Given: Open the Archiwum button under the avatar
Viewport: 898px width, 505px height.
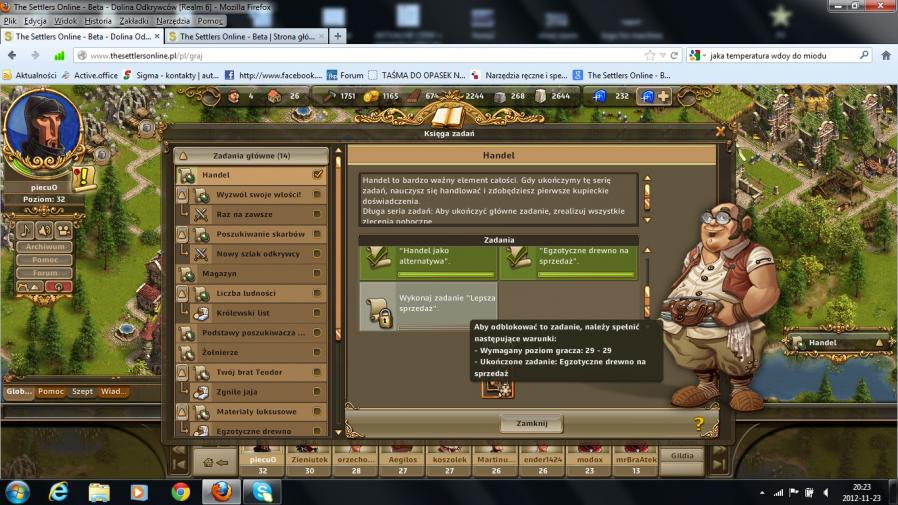Looking at the screenshot, I should point(45,247).
